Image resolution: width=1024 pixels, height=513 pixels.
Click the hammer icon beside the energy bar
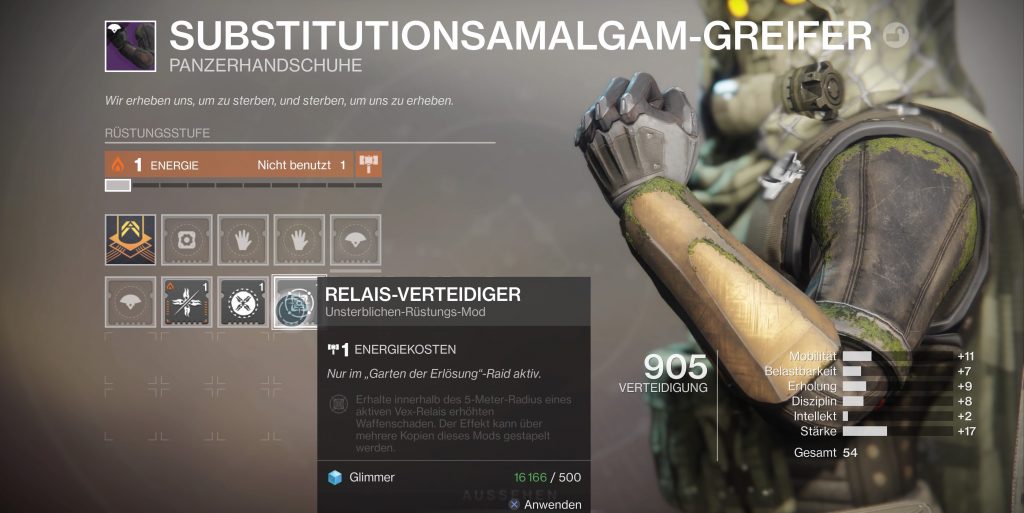[x=369, y=164]
